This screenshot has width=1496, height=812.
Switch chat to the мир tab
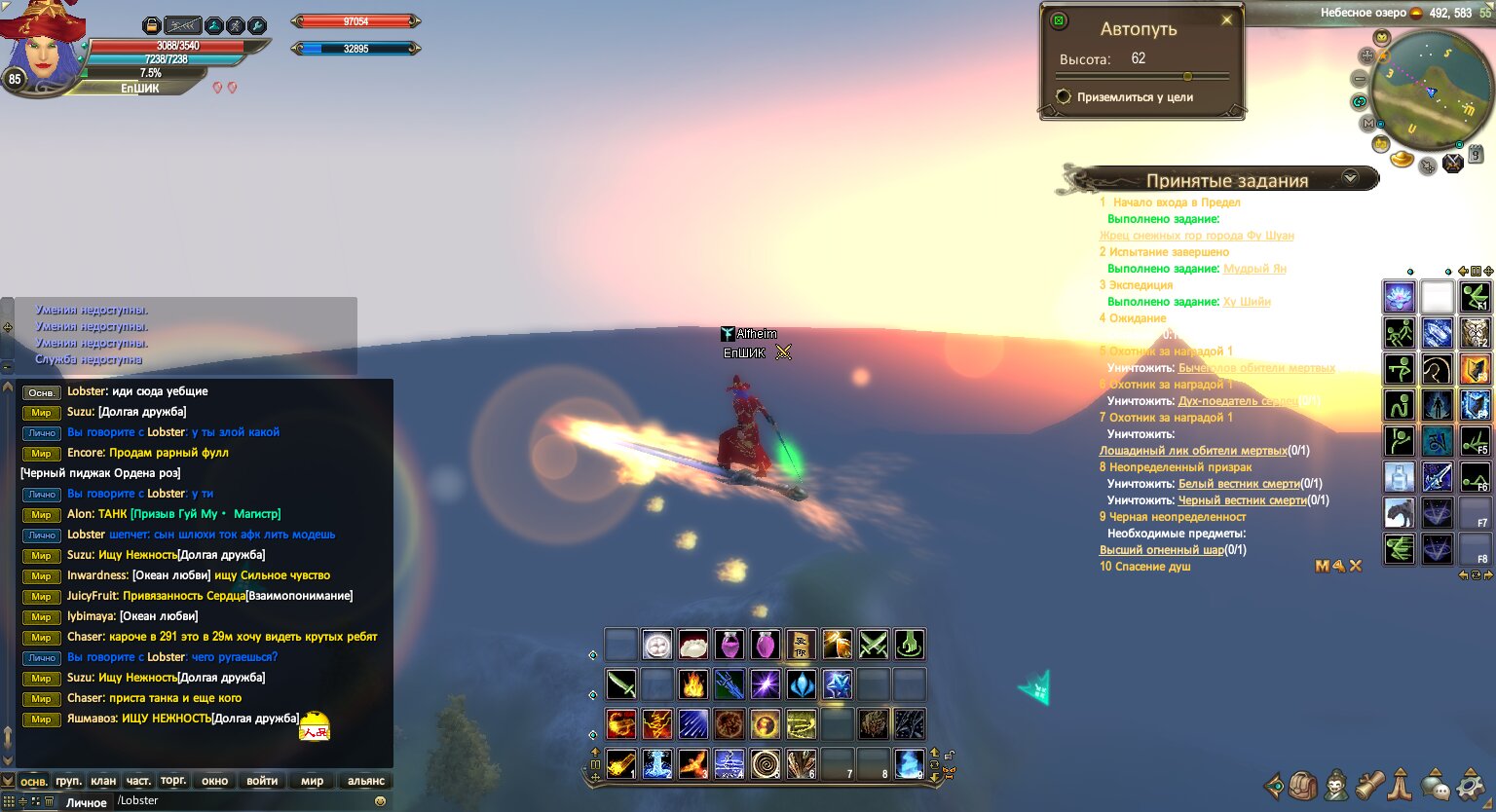312,781
